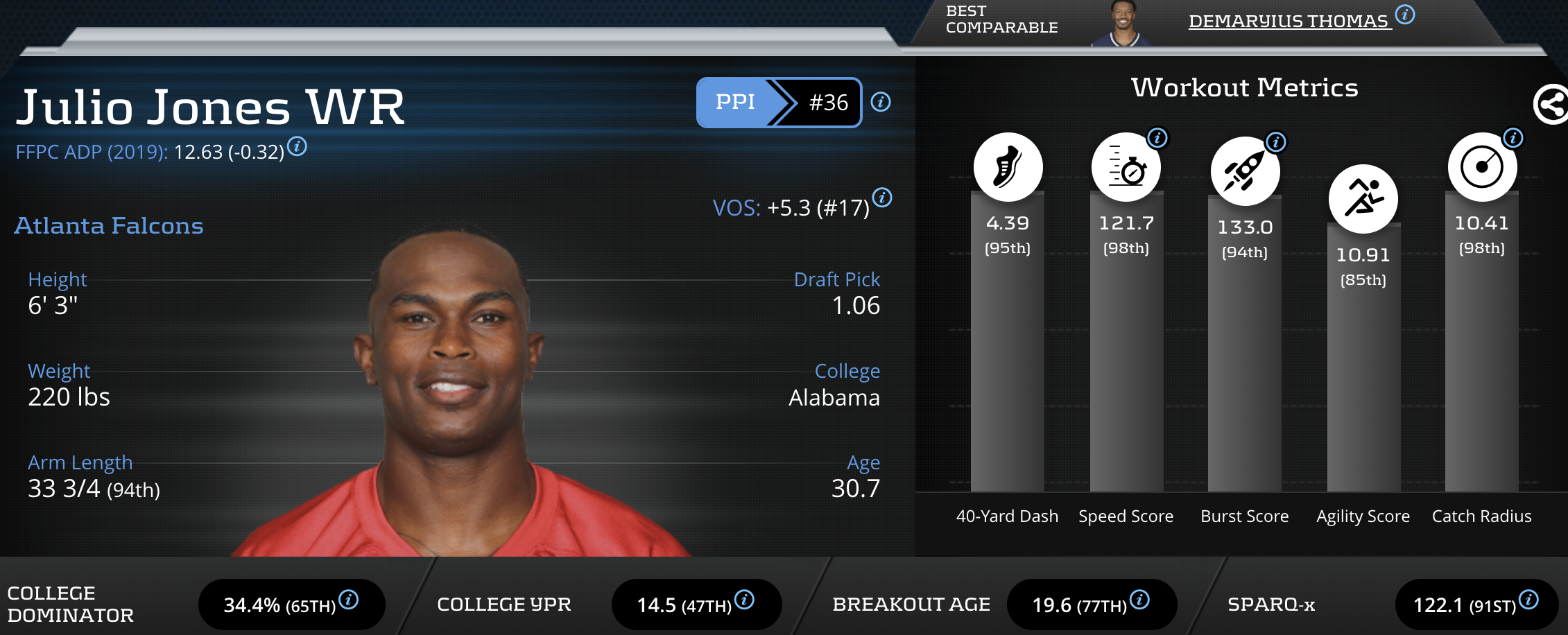
Task: Open the share icon
Action: point(1551,105)
